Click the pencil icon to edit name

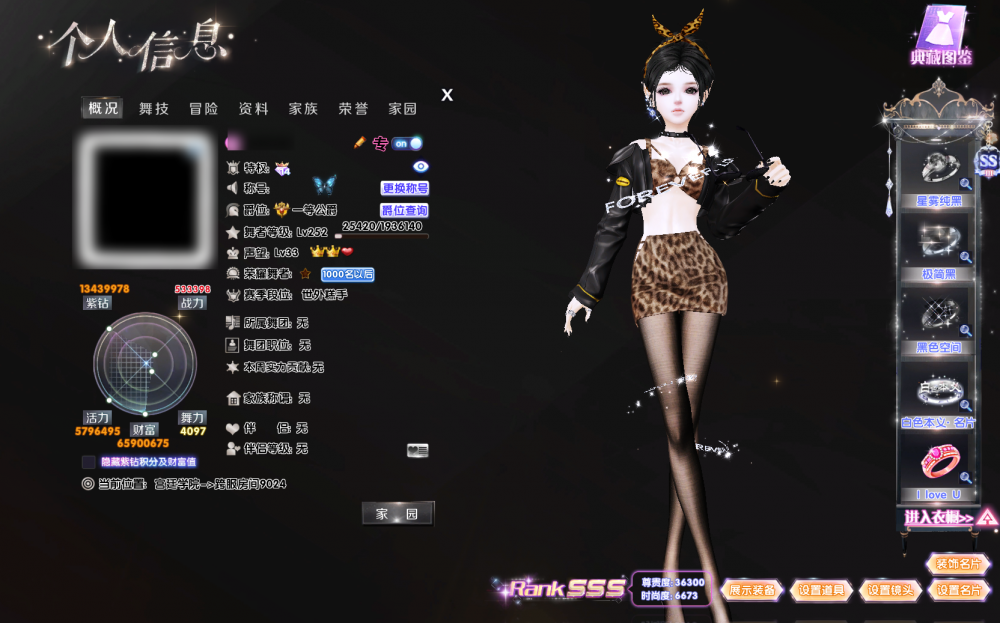(360, 143)
